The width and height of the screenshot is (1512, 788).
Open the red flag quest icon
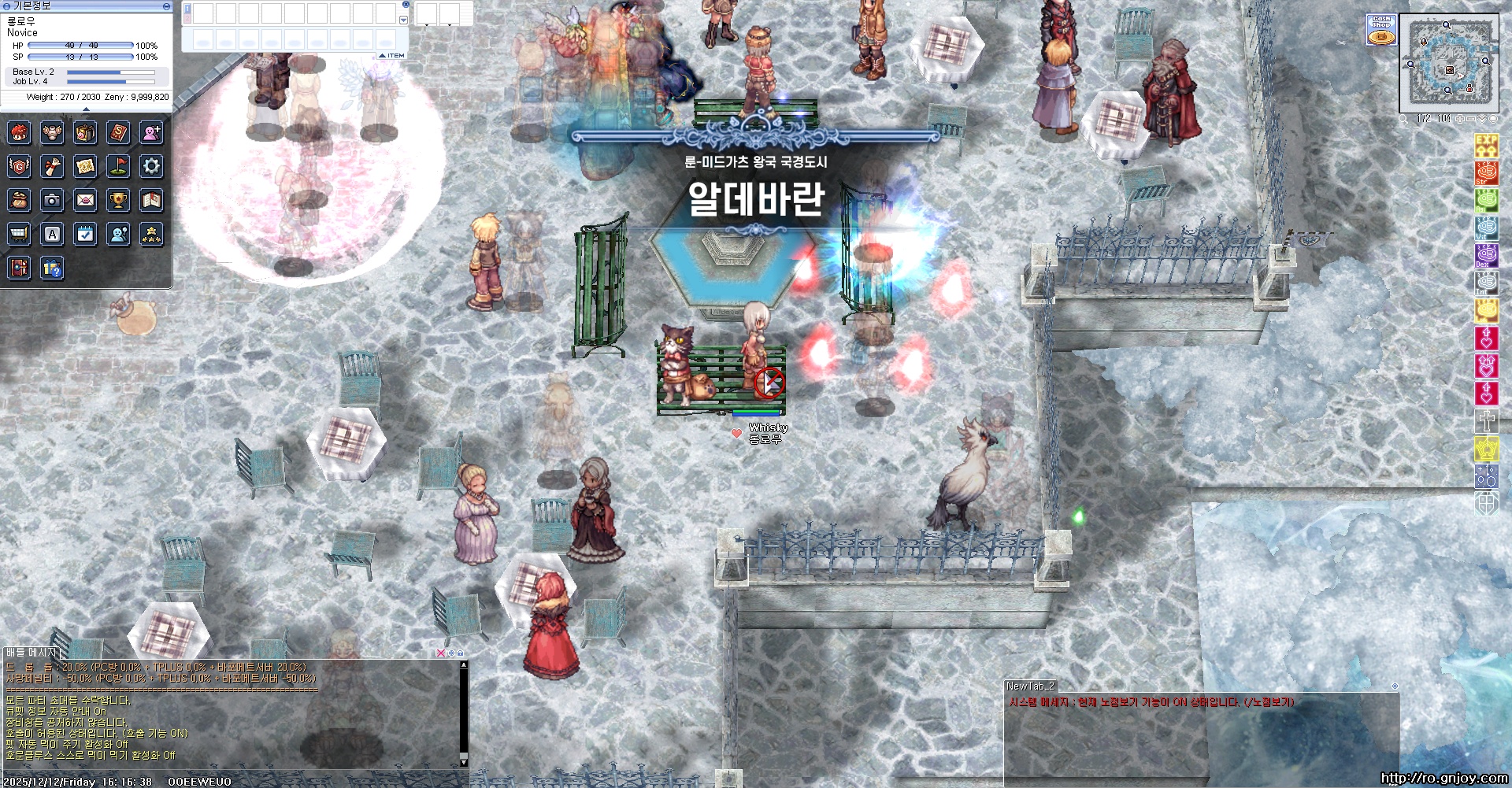tap(118, 166)
